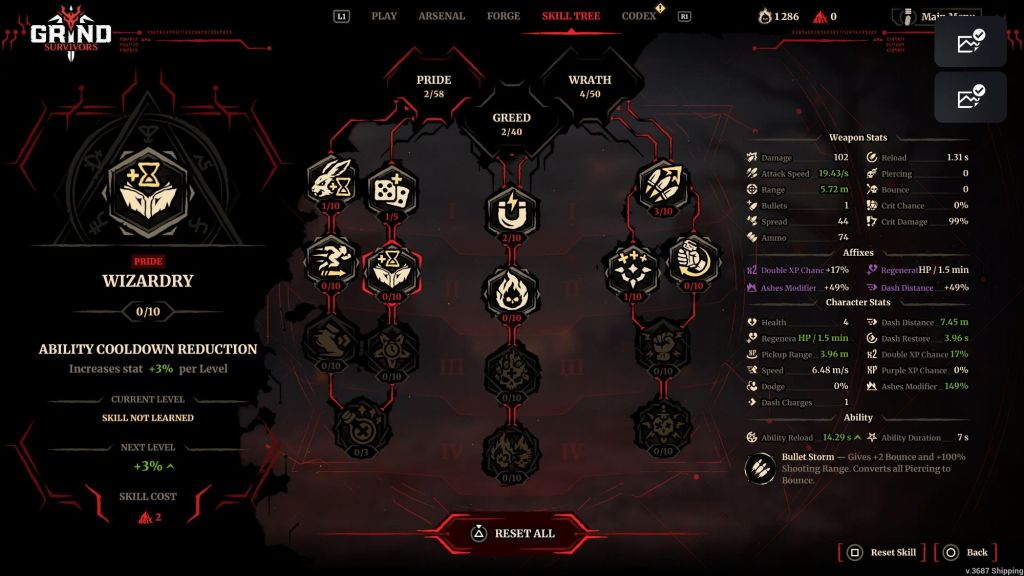This screenshot has width=1024, height=576.
Task: Choose the flame skill node in Greed
Action: click(511, 291)
